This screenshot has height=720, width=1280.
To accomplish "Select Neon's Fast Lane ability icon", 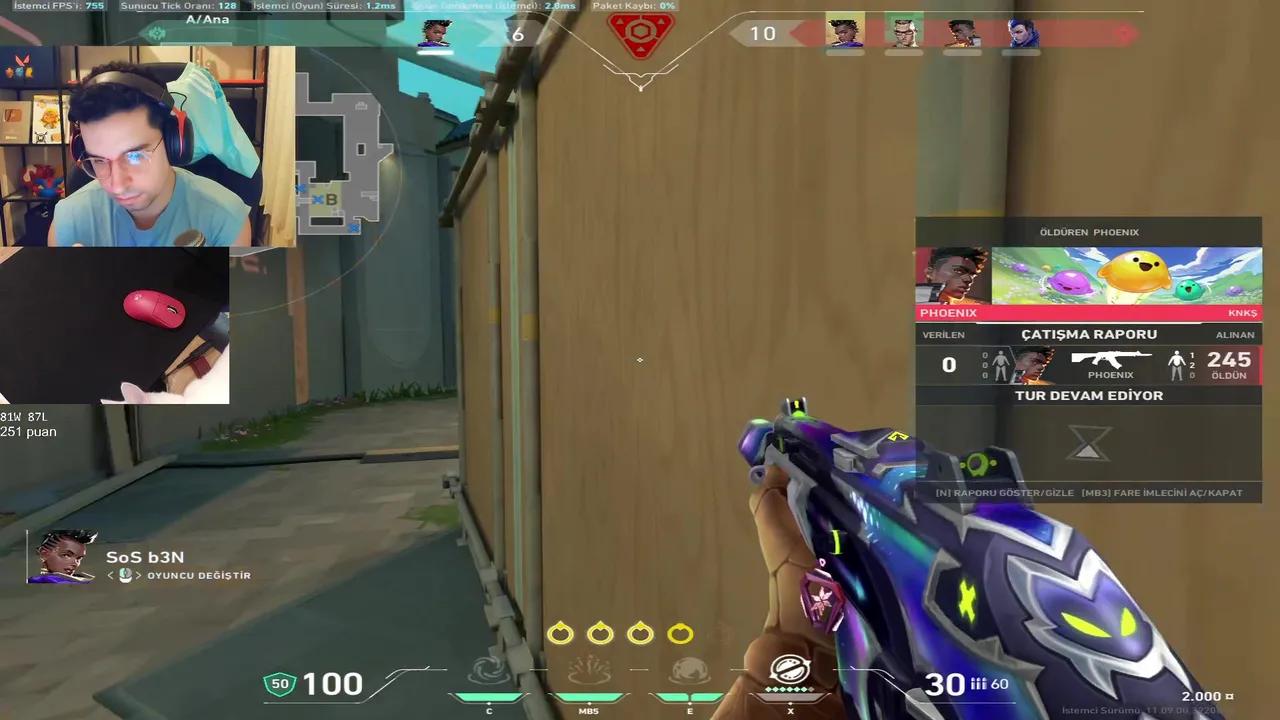I will 489,672.
